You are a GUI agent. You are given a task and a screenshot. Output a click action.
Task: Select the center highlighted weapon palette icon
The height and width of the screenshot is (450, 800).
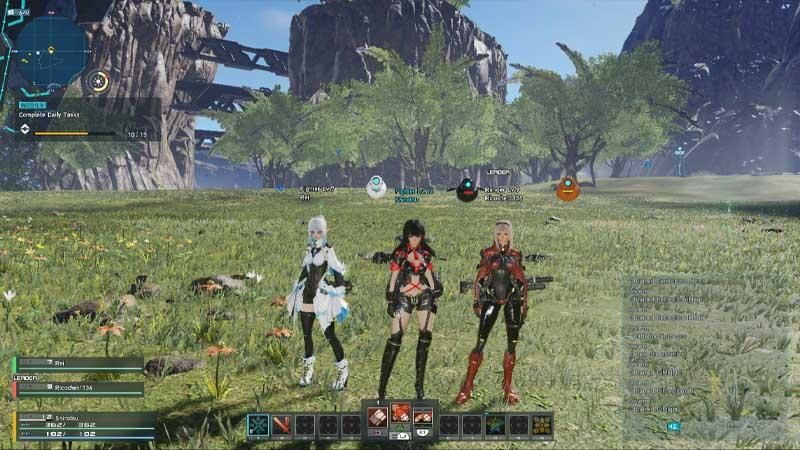pyautogui.click(x=400, y=414)
